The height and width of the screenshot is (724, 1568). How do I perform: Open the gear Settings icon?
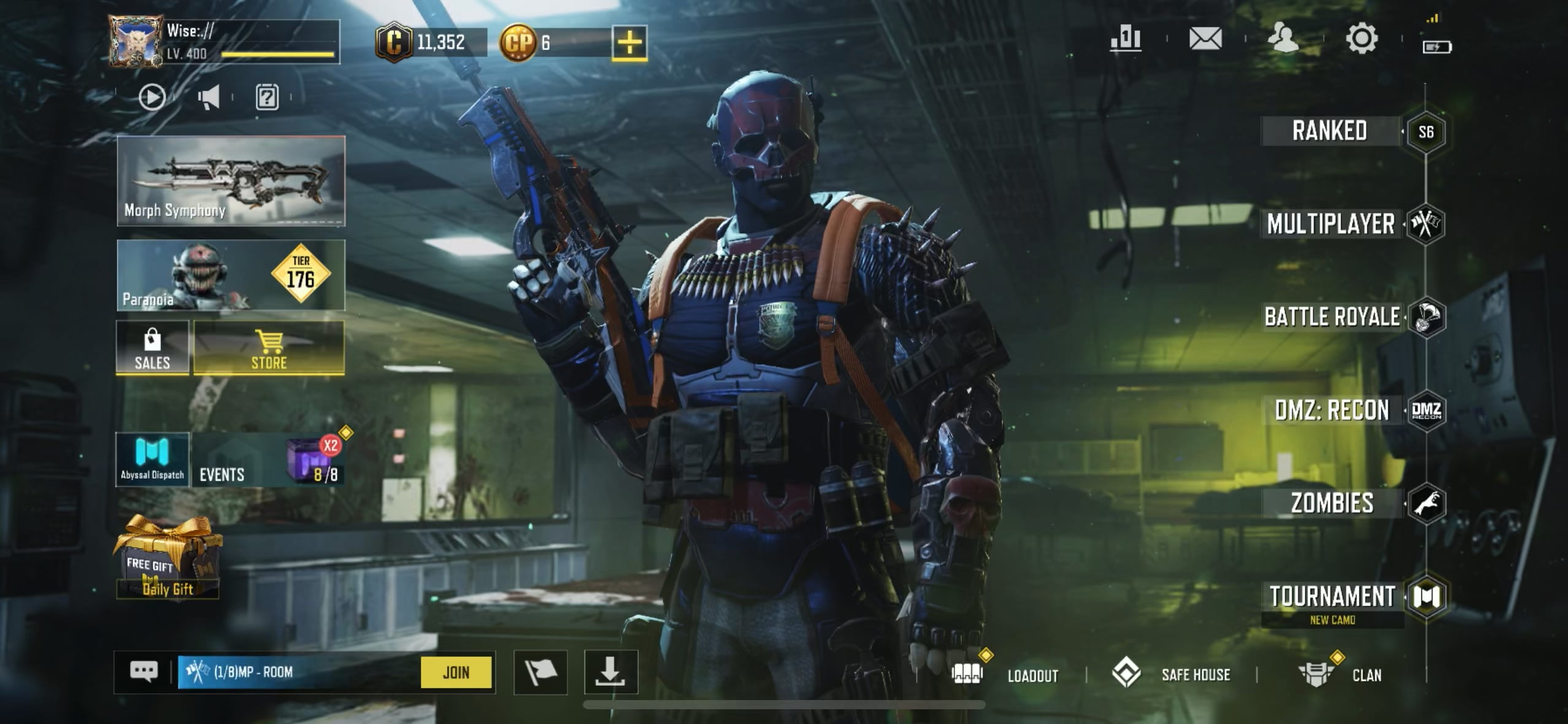(x=1361, y=39)
